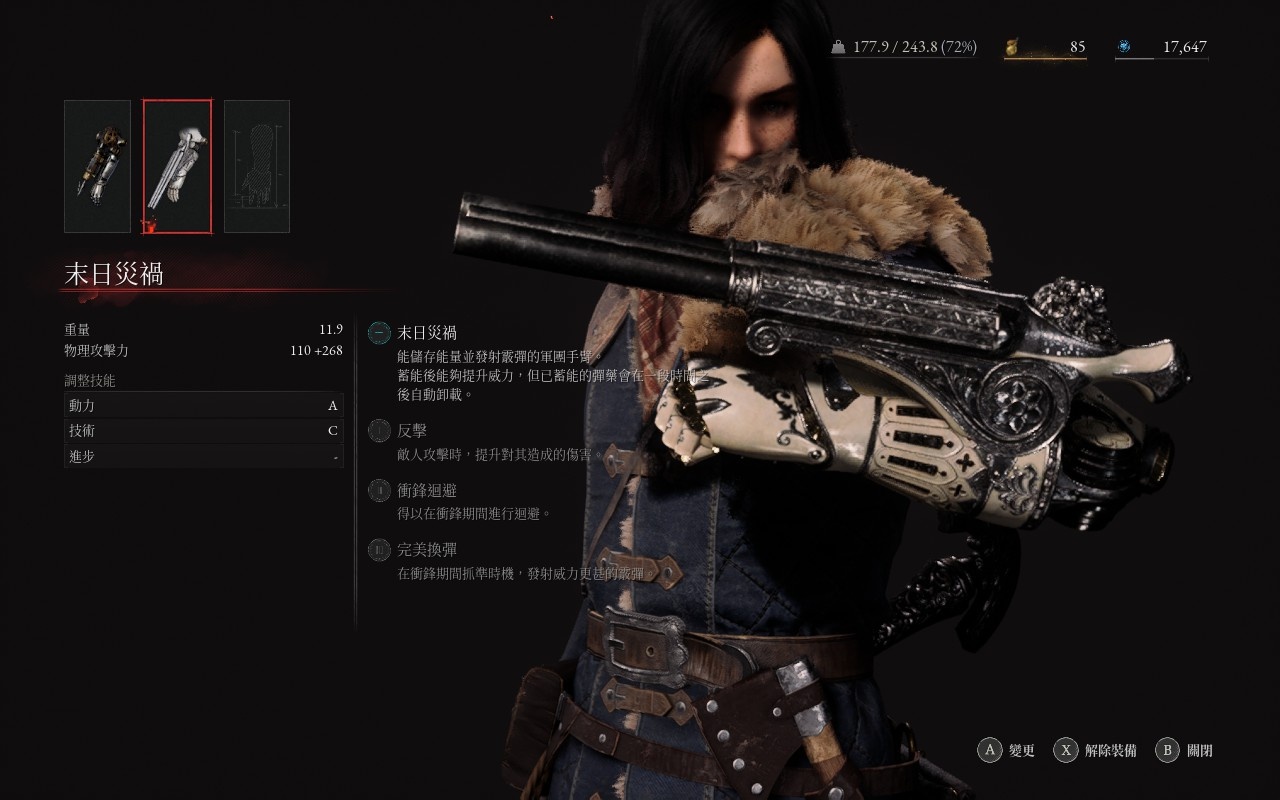Screen dimensions: 1280x800
Task: Choose the empty third legion arm slot
Action: click(x=257, y=166)
